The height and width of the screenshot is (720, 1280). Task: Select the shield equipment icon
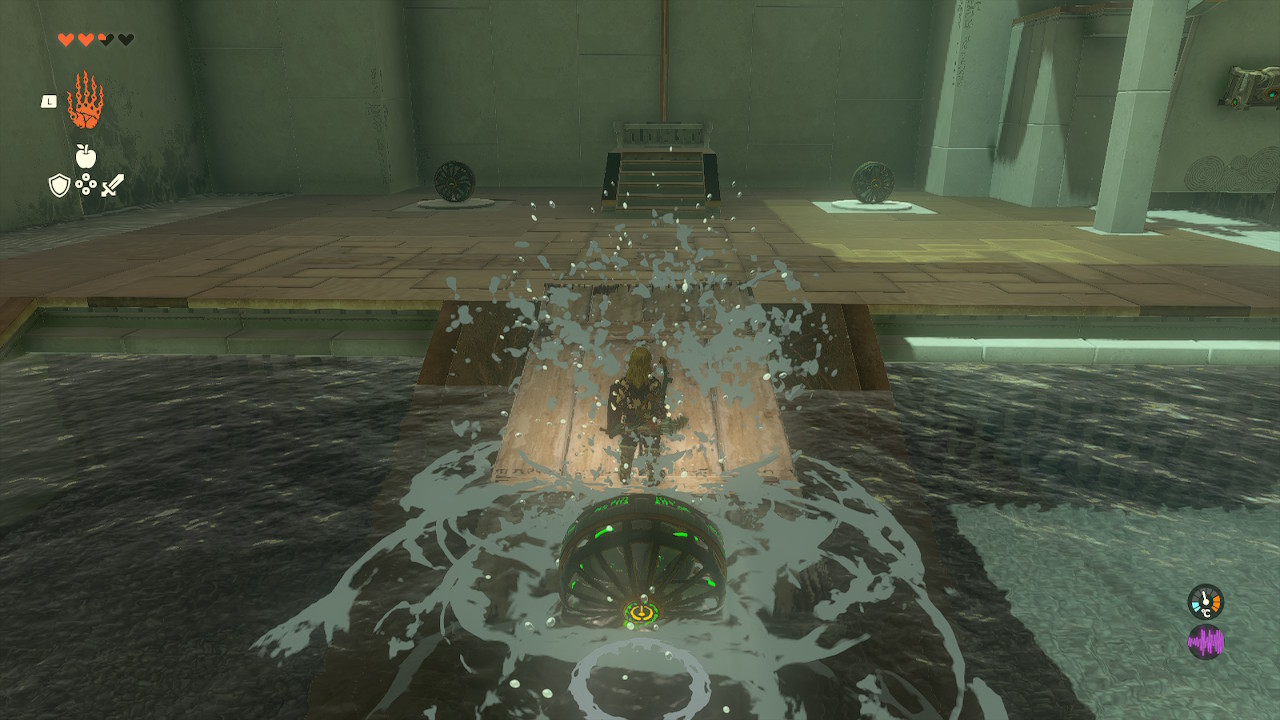58,185
